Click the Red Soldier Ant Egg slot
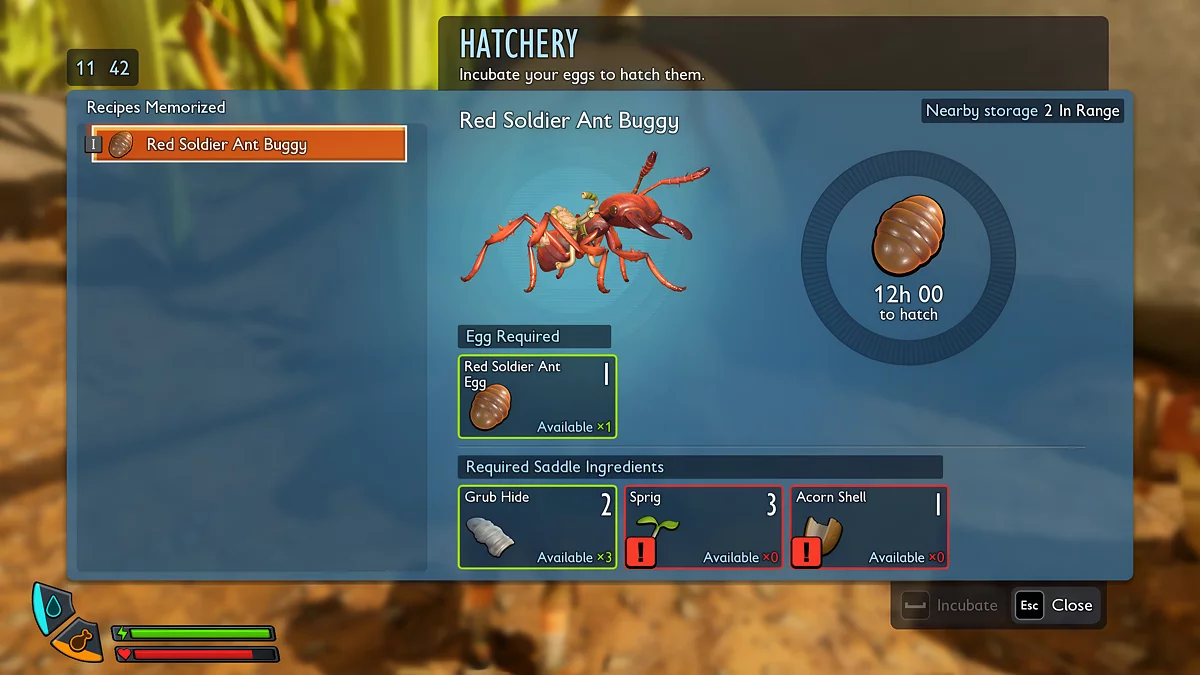Viewport: 1200px width, 675px height. (538, 397)
